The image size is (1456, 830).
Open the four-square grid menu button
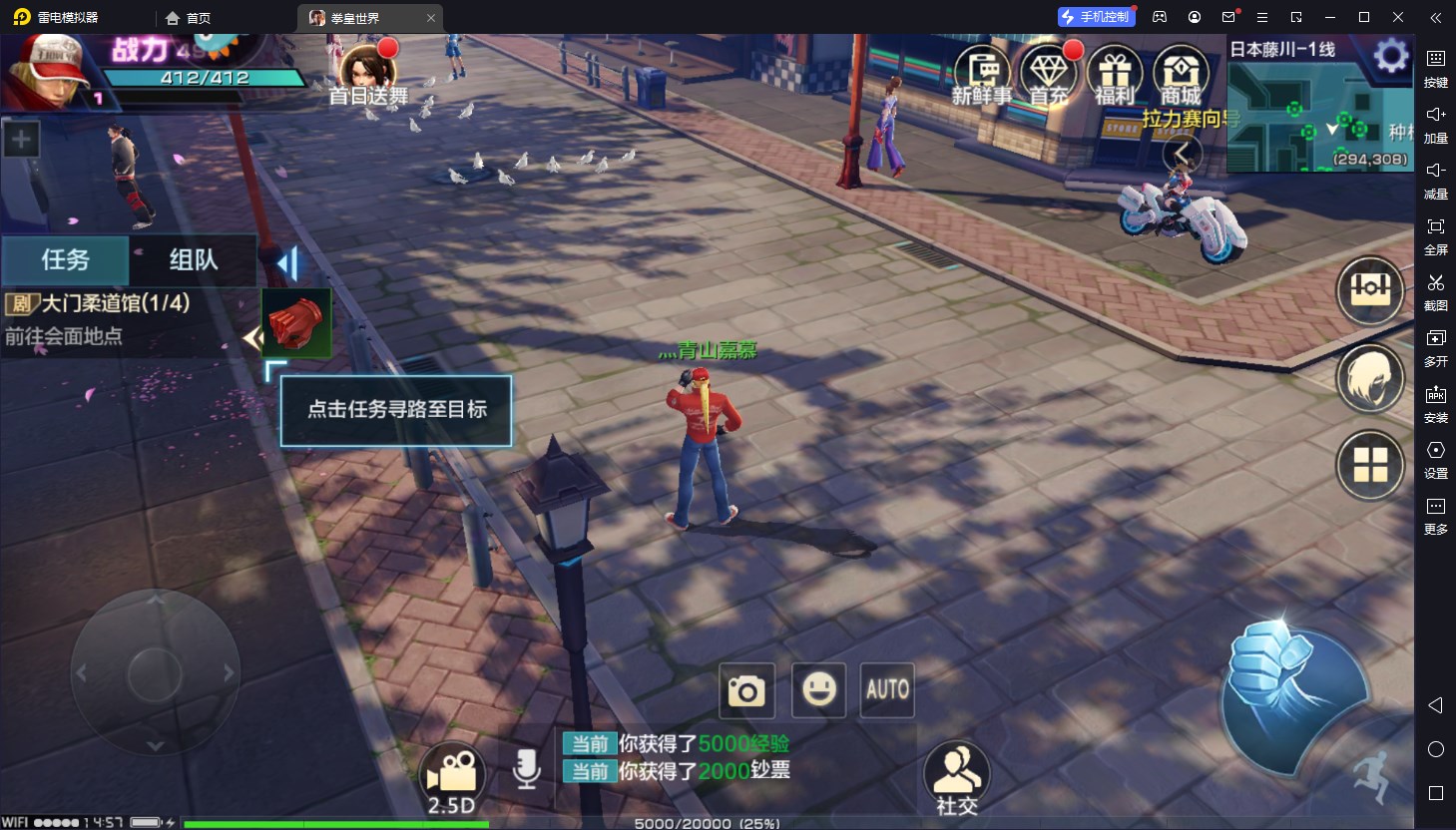[x=1370, y=465]
